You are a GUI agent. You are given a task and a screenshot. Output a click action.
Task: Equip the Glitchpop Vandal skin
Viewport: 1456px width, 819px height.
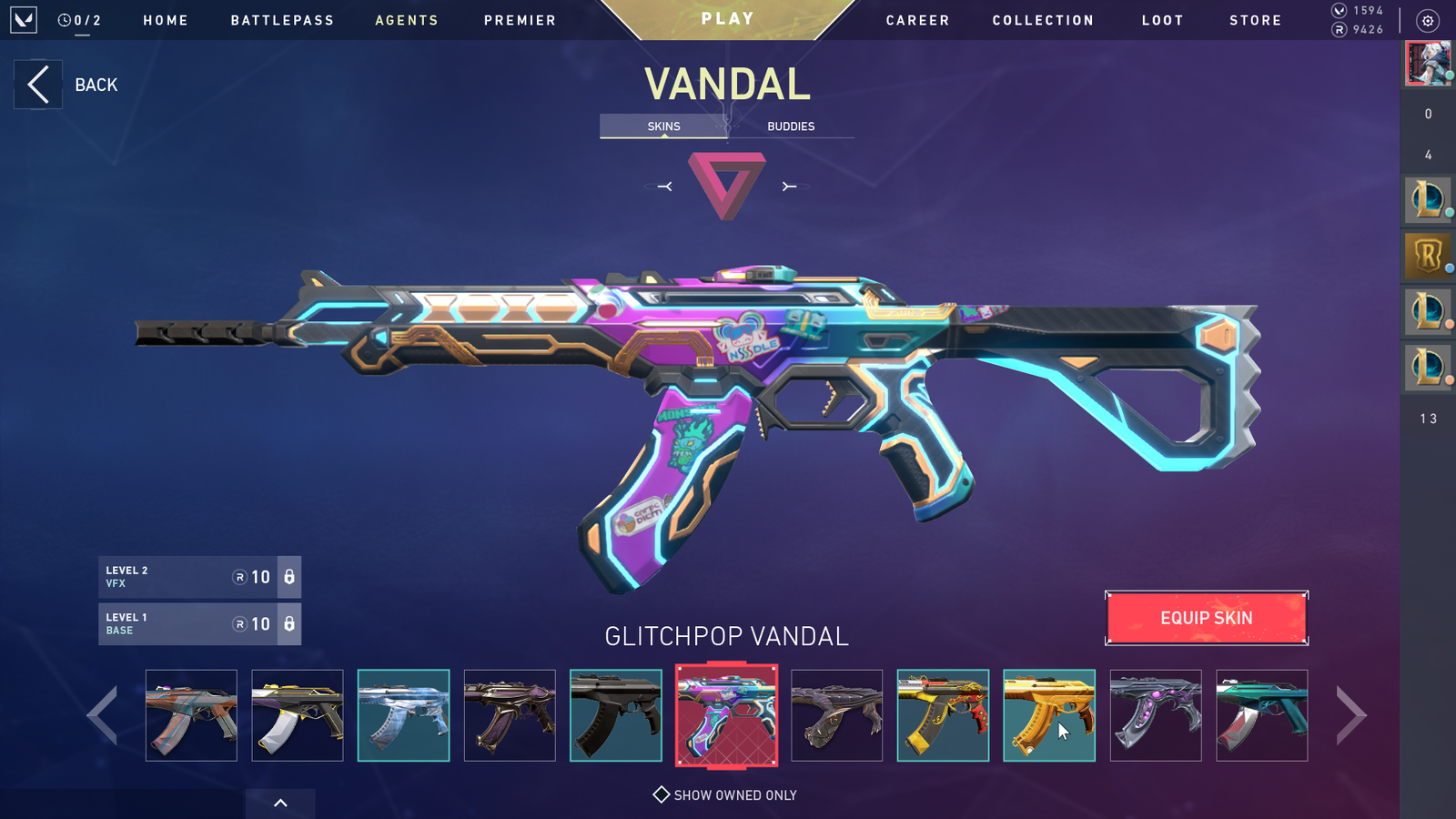tap(1206, 618)
